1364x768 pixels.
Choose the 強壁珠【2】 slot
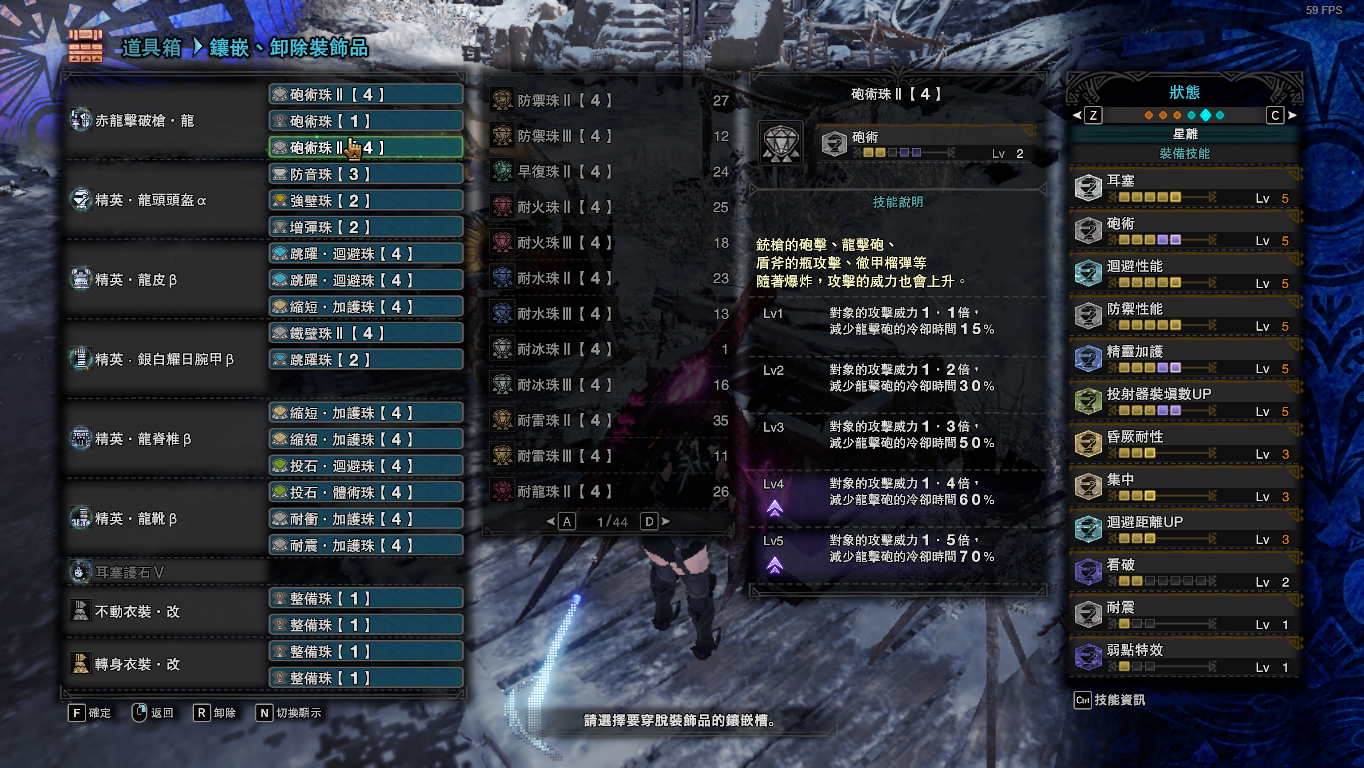point(366,201)
